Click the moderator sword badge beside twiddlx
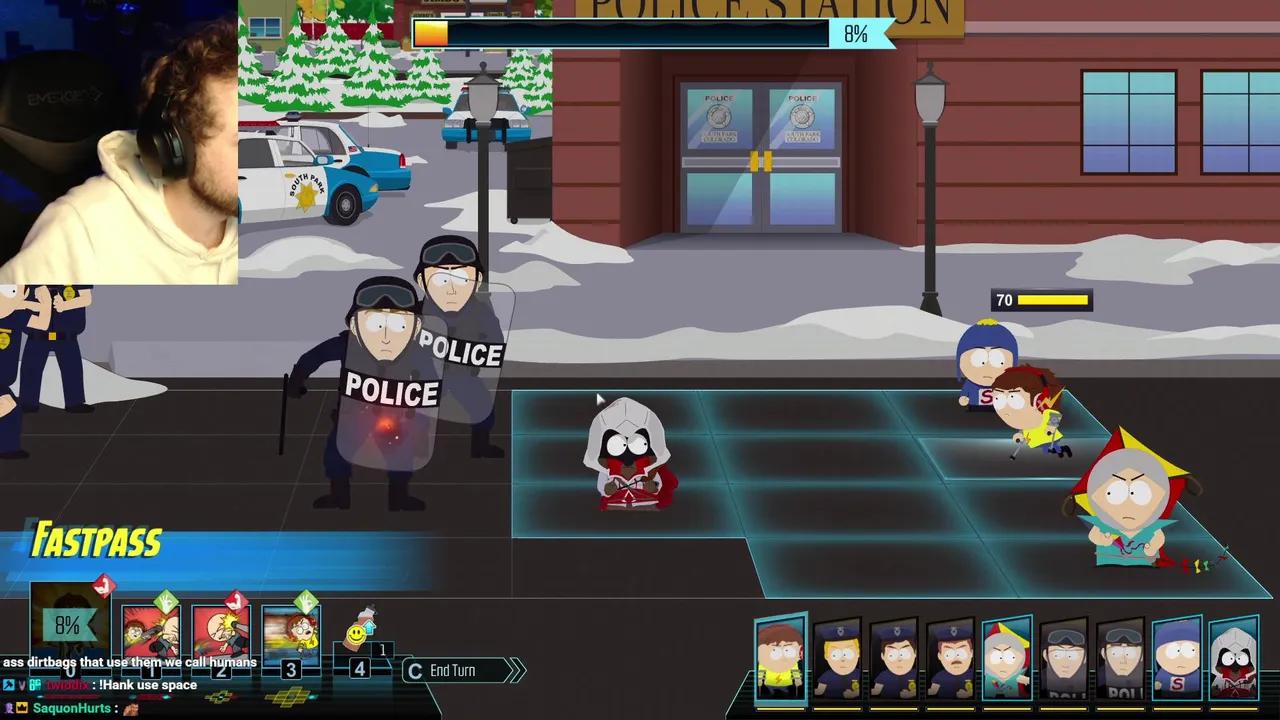 11,685
